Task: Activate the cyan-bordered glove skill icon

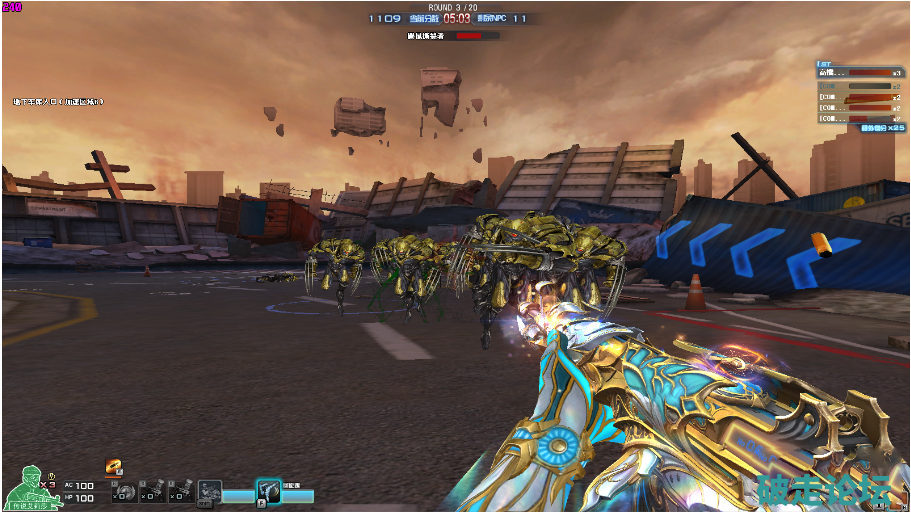Action: point(268,490)
